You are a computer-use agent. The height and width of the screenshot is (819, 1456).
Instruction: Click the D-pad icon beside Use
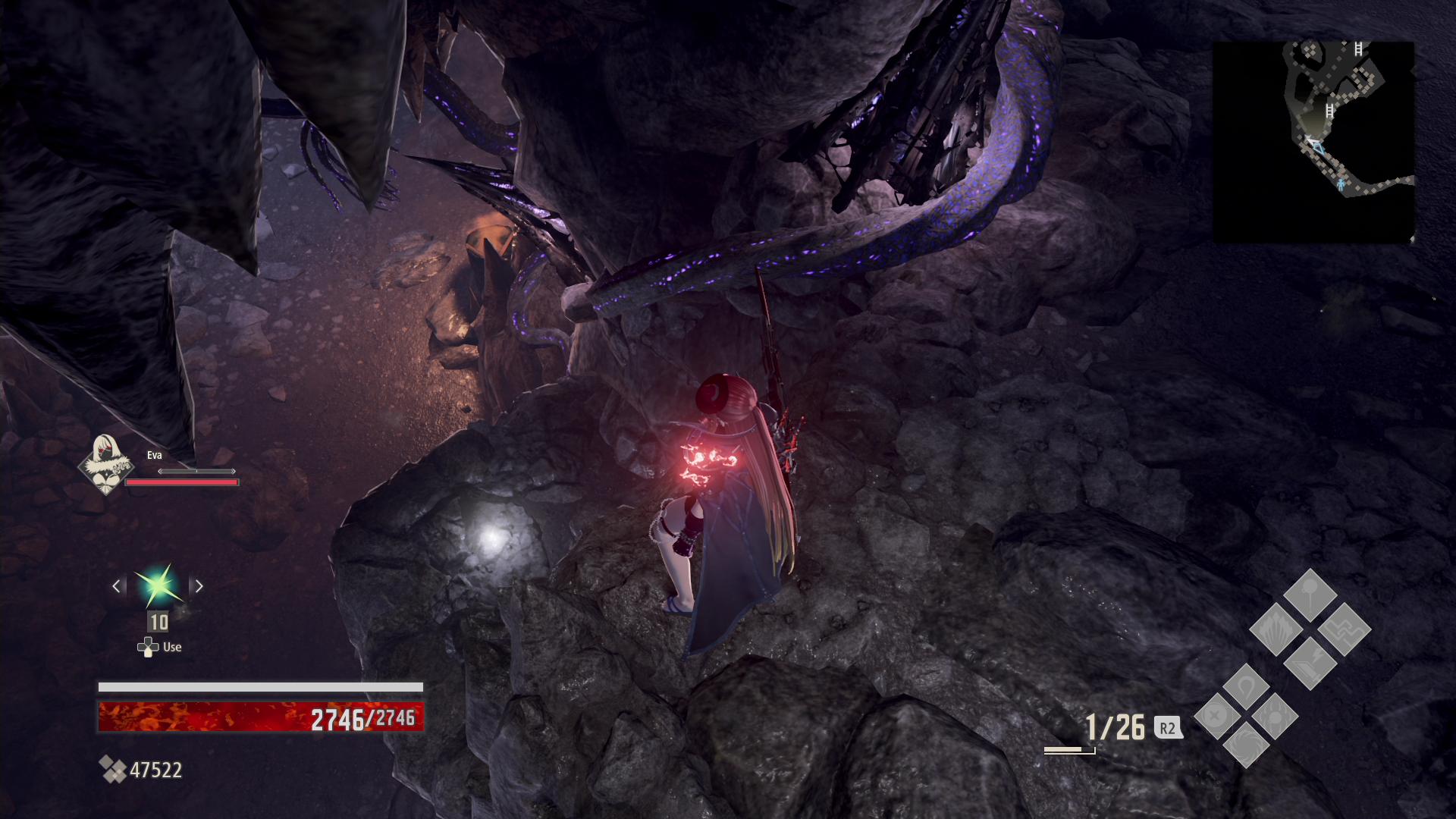pos(146,647)
